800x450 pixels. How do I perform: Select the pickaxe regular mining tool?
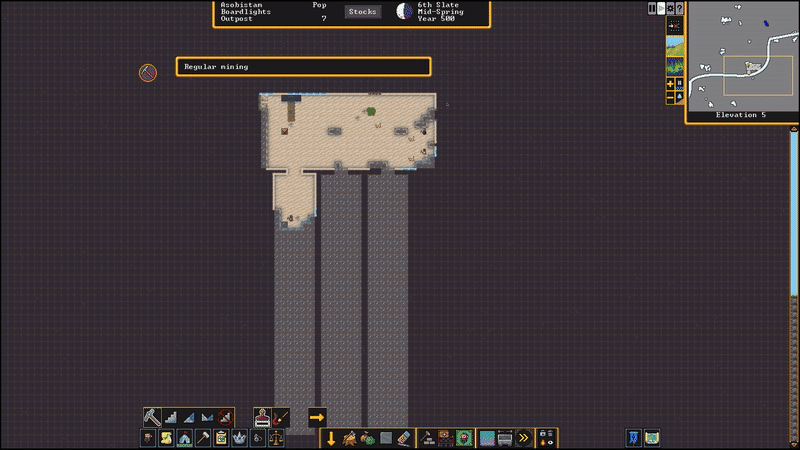(152, 416)
